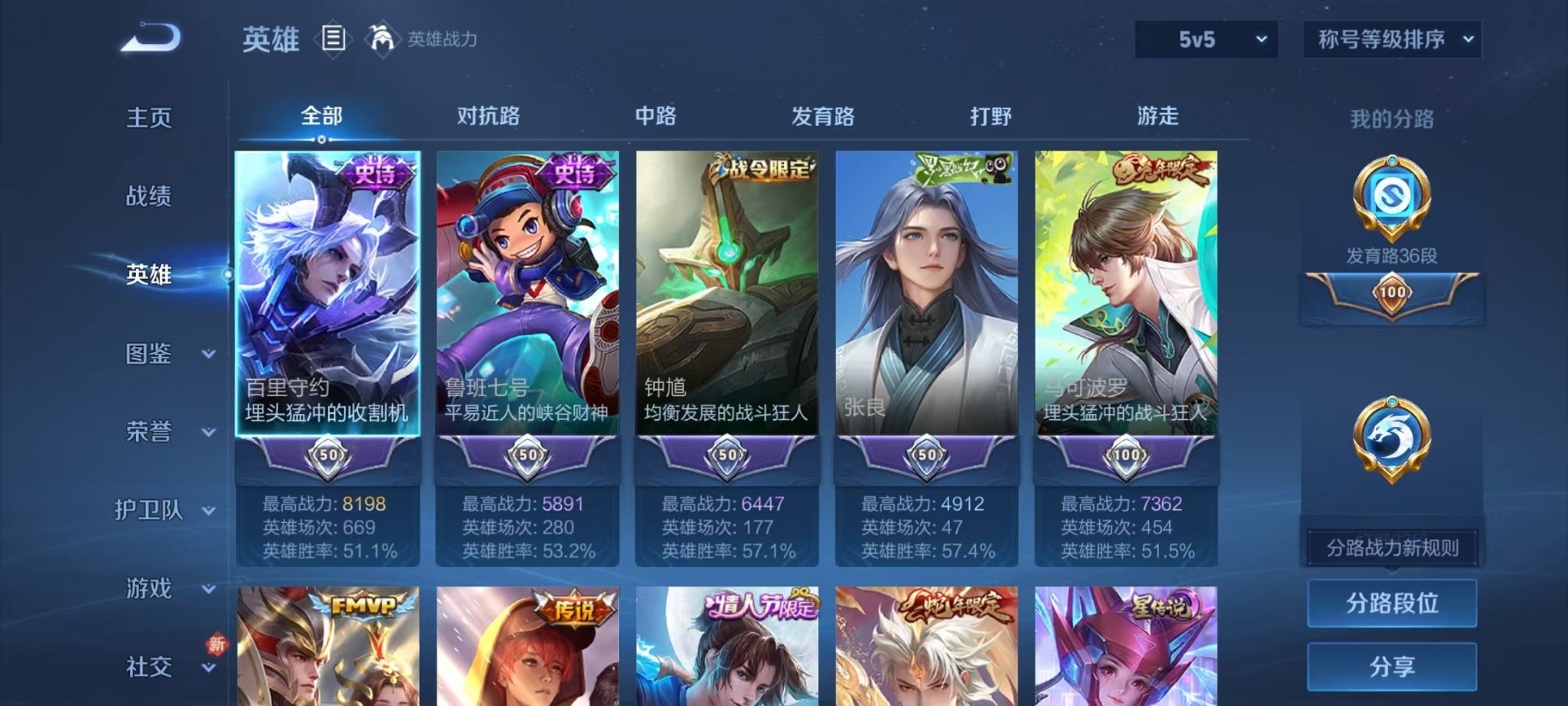1568x706 pixels.
Task: Open the 荣誉 honor section
Action: pos(149,431)
